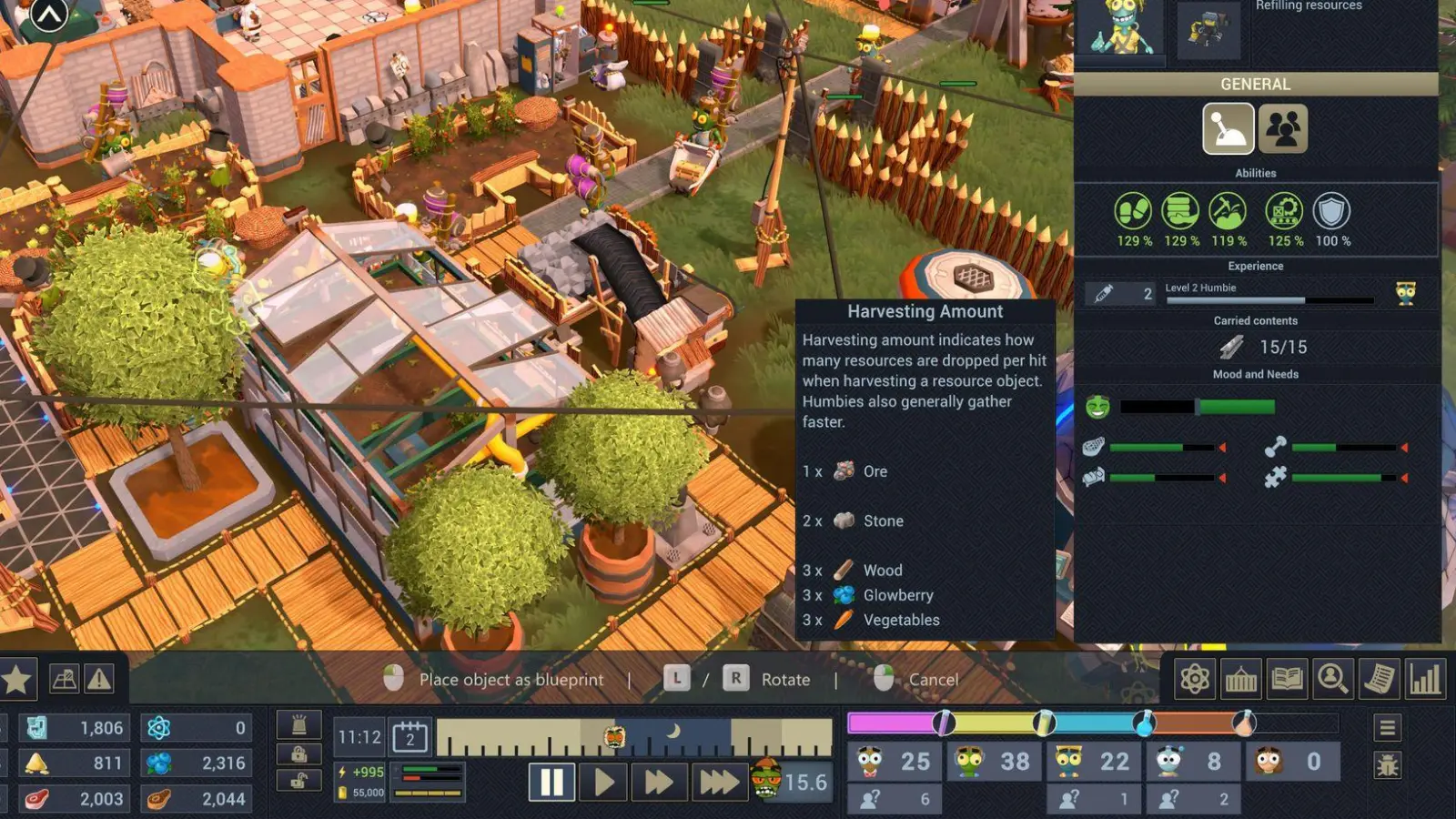Open the paper scroll log

pos(1379,679)
